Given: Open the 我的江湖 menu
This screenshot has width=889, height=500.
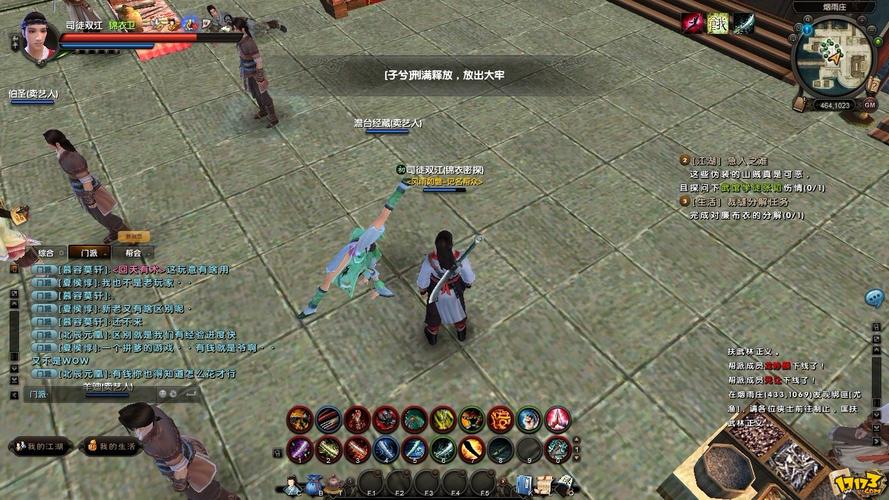Looking at the screenshot, I should (x=40, y=446).
